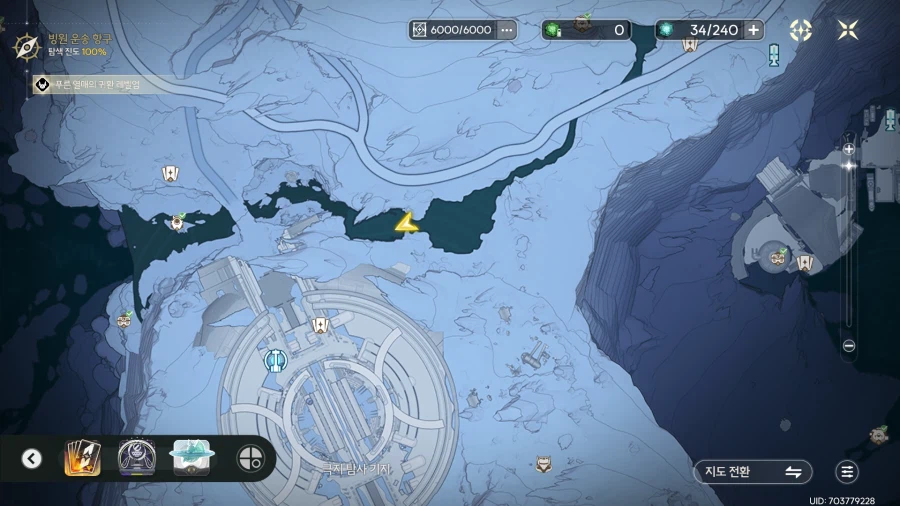Open the tracked quest banner
This screenshot has height=506, width=900.
90,85
